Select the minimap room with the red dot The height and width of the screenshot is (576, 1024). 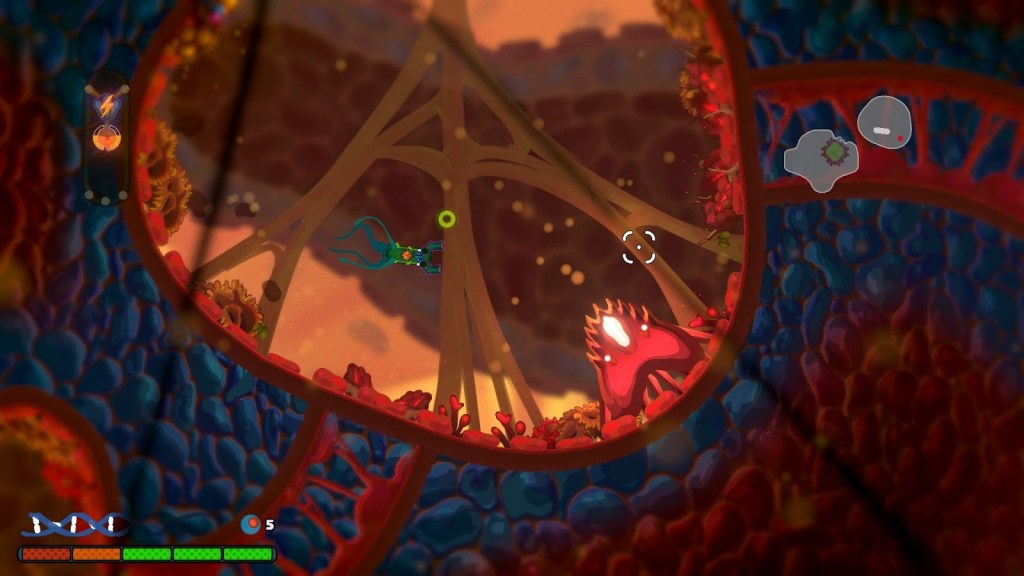point(884,122)
